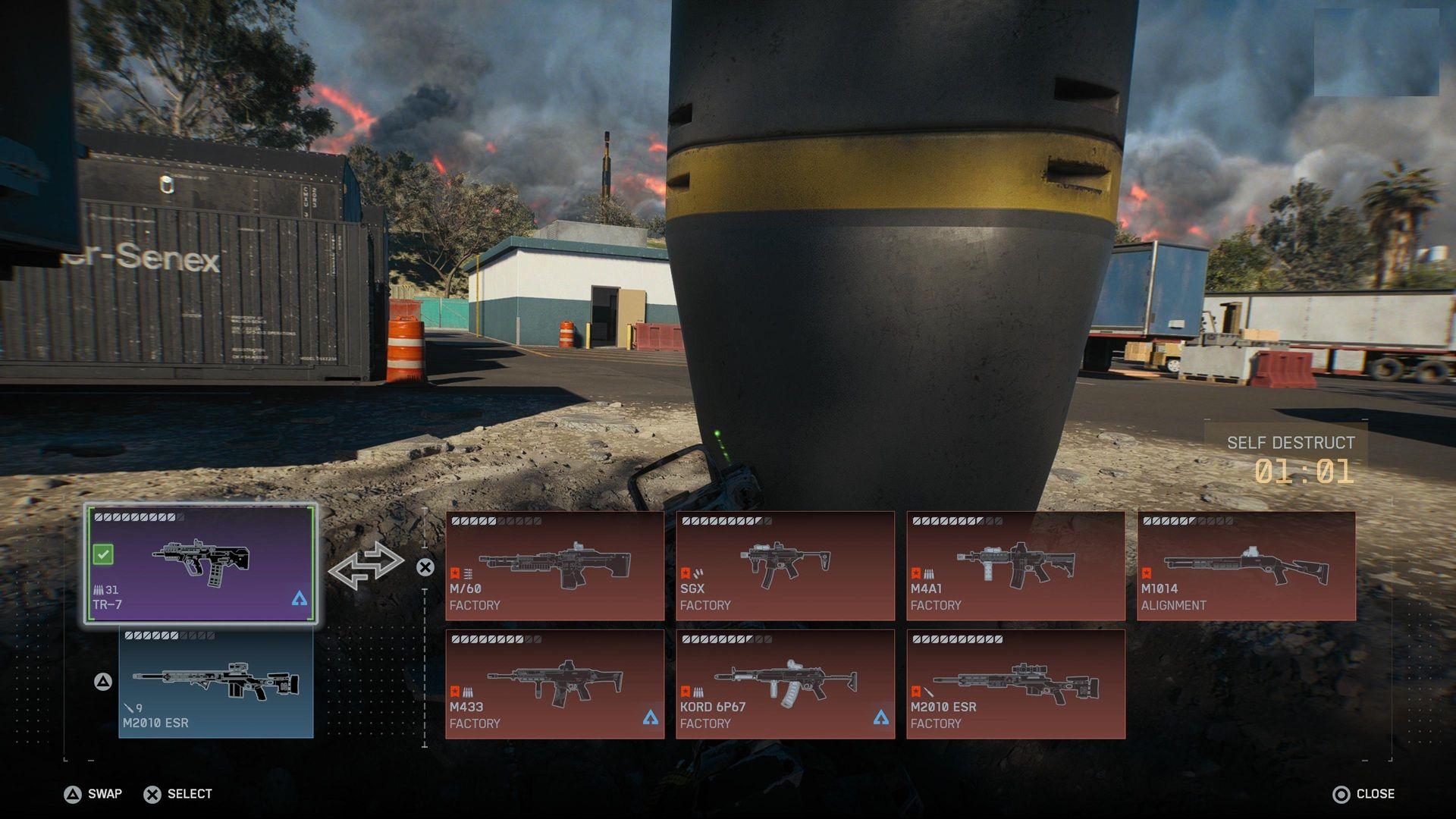Click the ground M2010 ESR Factory thumbnail
1456x819 pixels.
pyautogui.click(x=1016, y=682)
